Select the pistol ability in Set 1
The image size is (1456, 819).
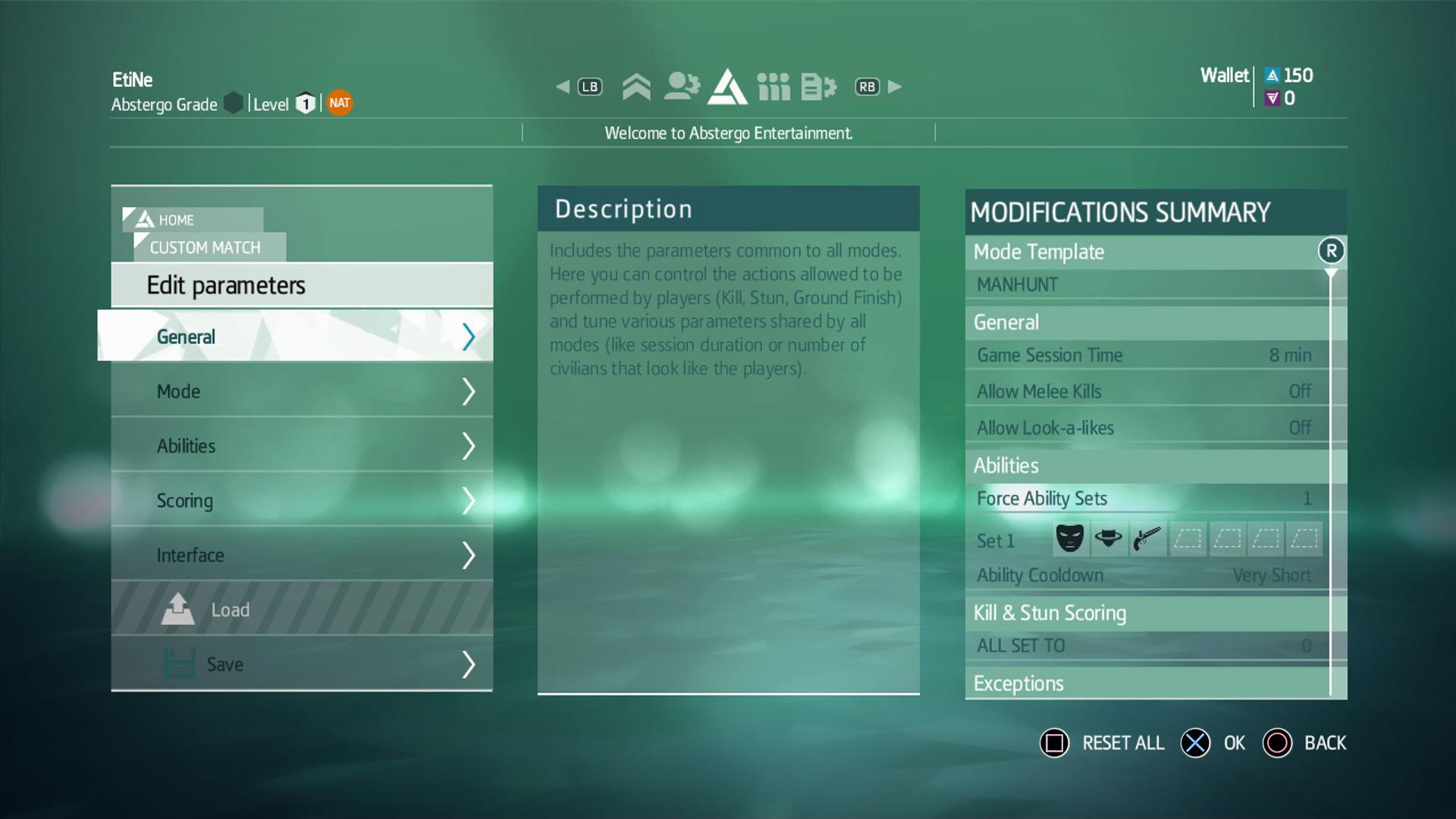click(x=1147, y=538)
